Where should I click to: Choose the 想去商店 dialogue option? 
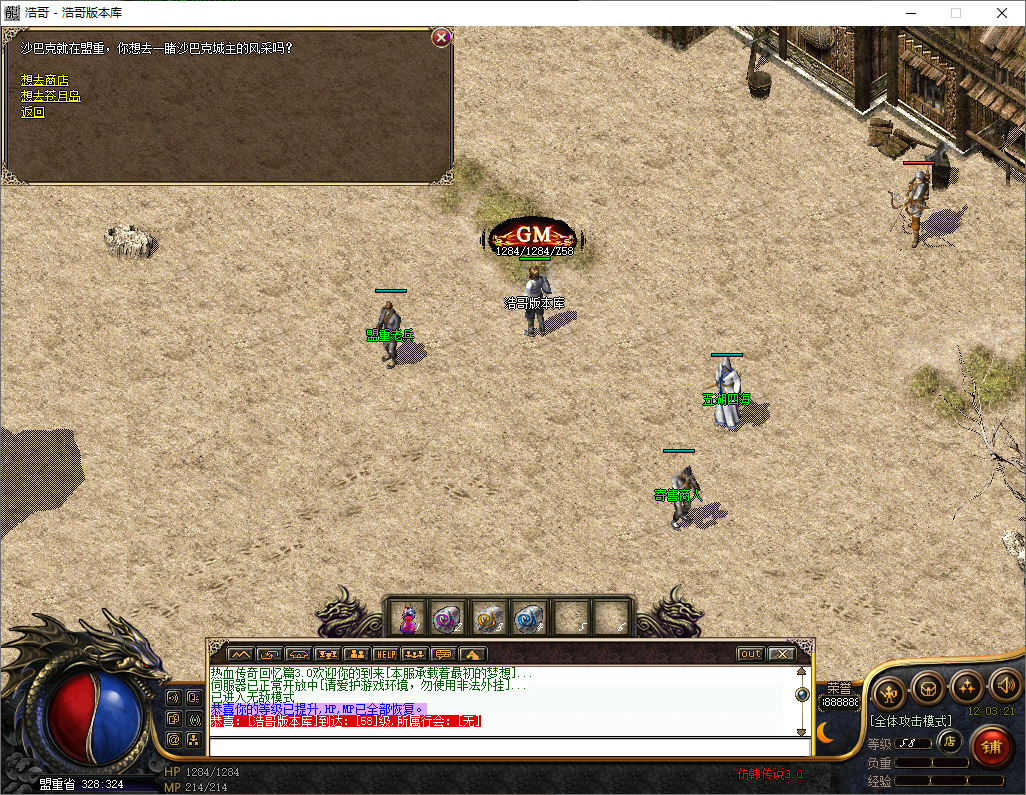45,80
